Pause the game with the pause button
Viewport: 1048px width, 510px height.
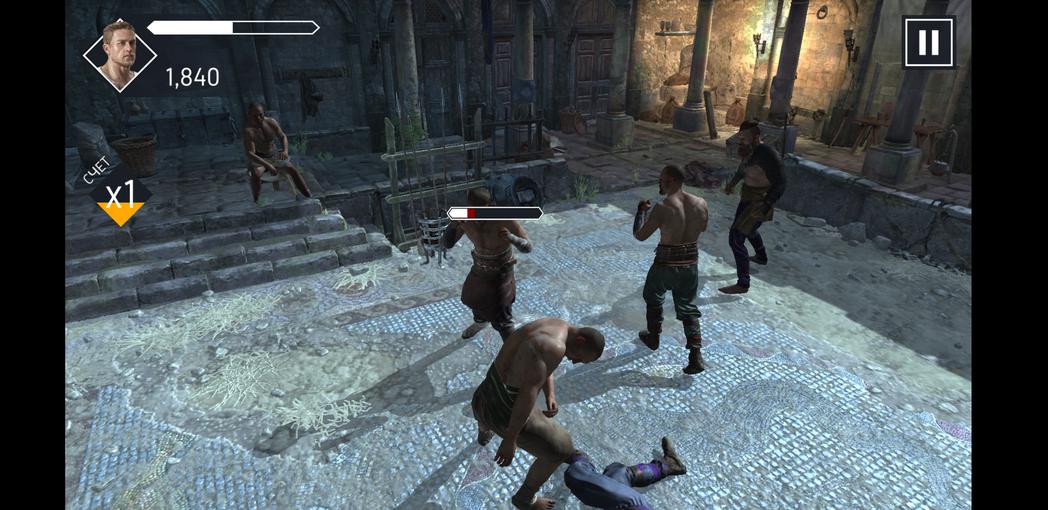pyautogui.click(x=928, y=43)
